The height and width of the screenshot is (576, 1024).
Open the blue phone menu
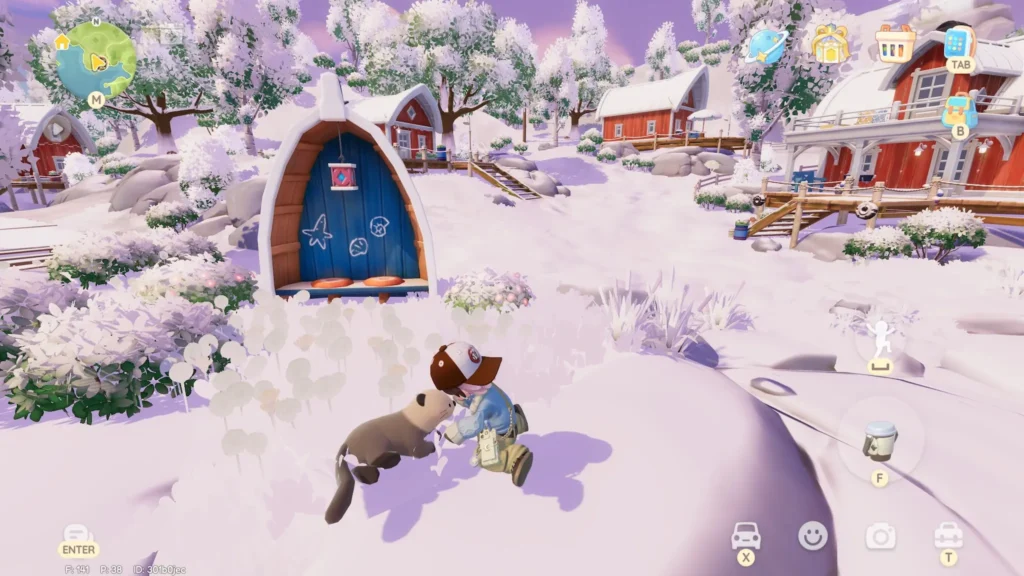[x=958, y=42]
